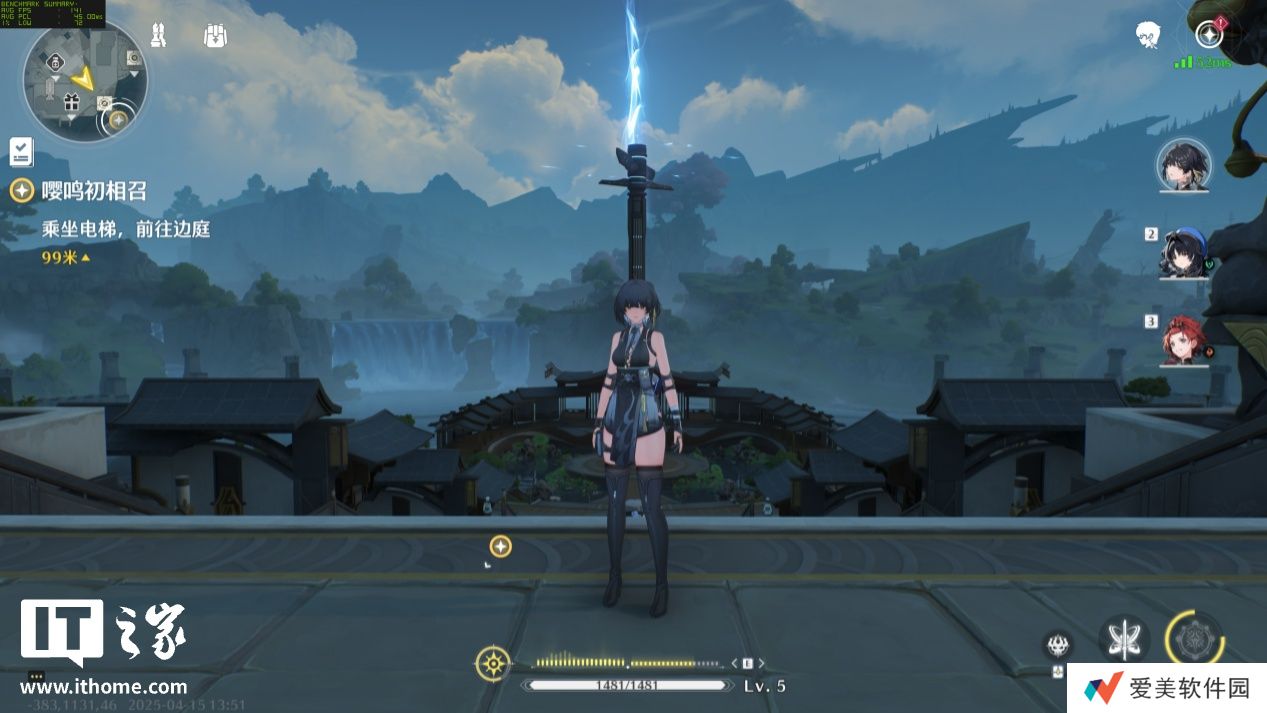Click the gift box marker on minimap
The image size is (1267, 713).
(71, 101)
